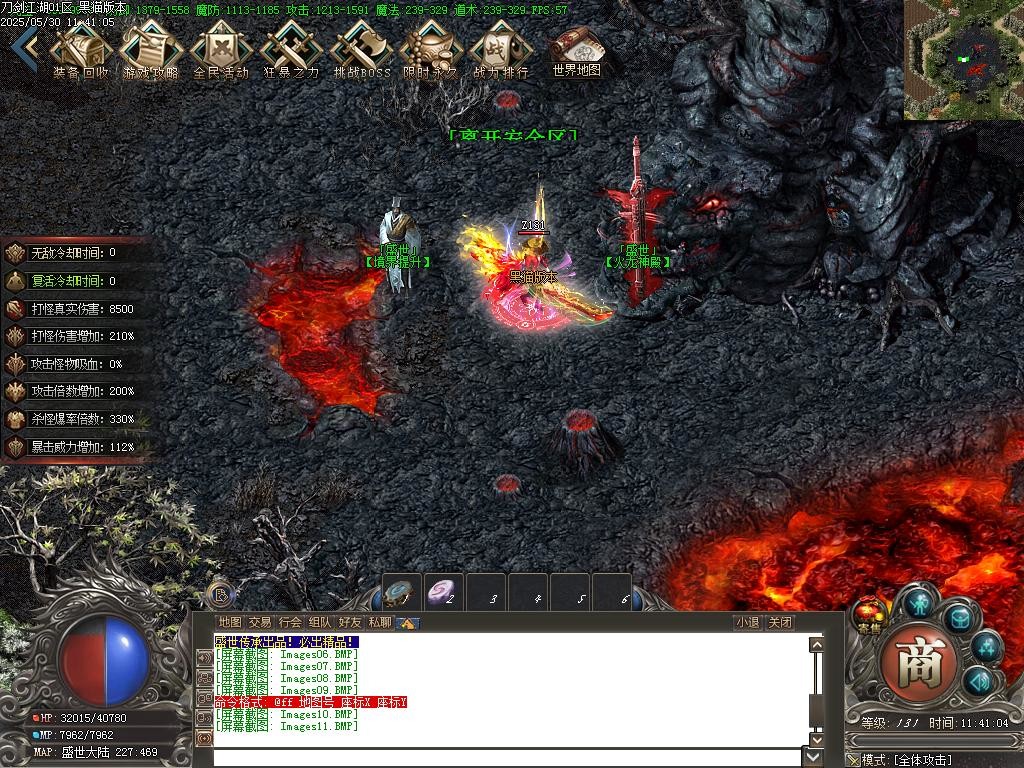Open the 限时永久 limited-time offer
Image resolution: width=1024 pixels, height=768 pixels.
(431, 49)
